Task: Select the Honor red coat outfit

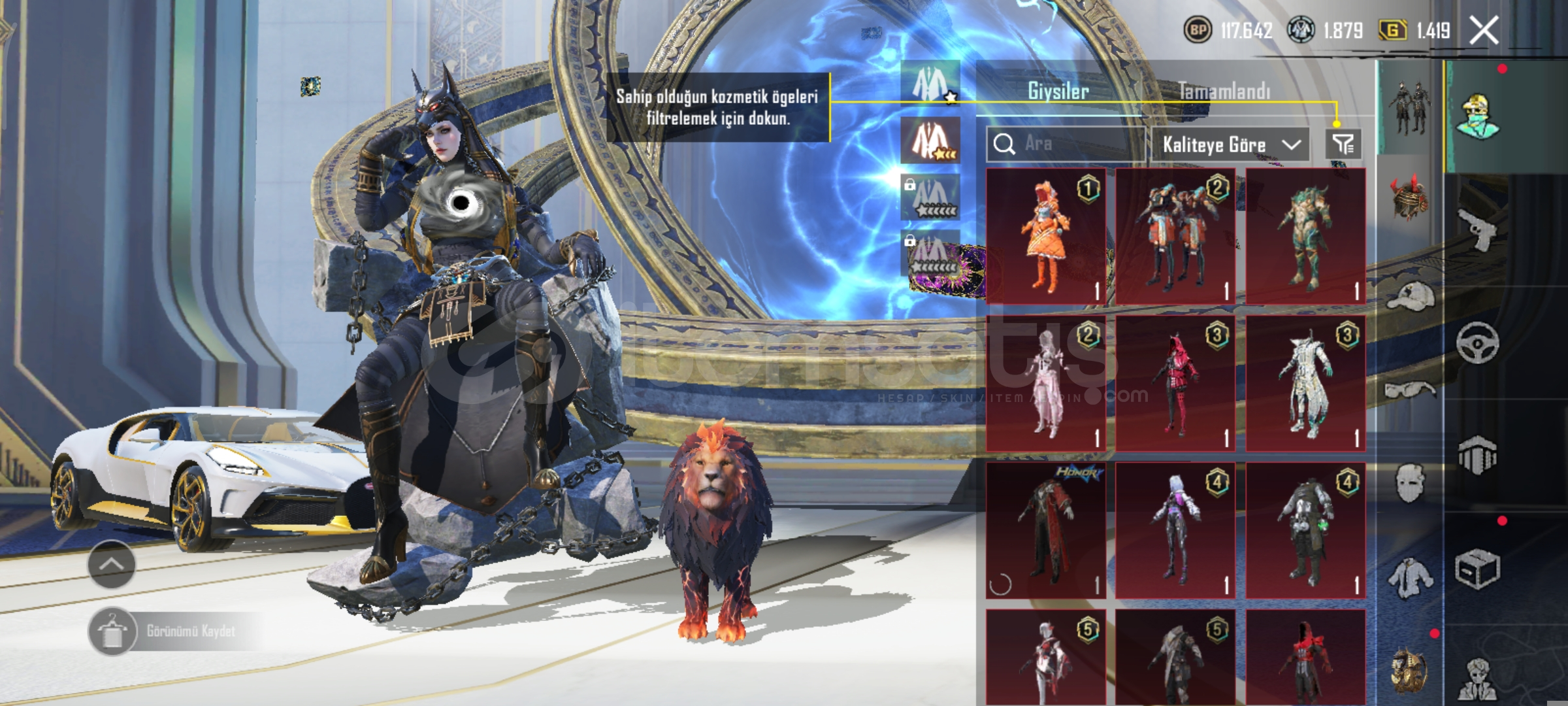Action: click(x=1045, y=531)
